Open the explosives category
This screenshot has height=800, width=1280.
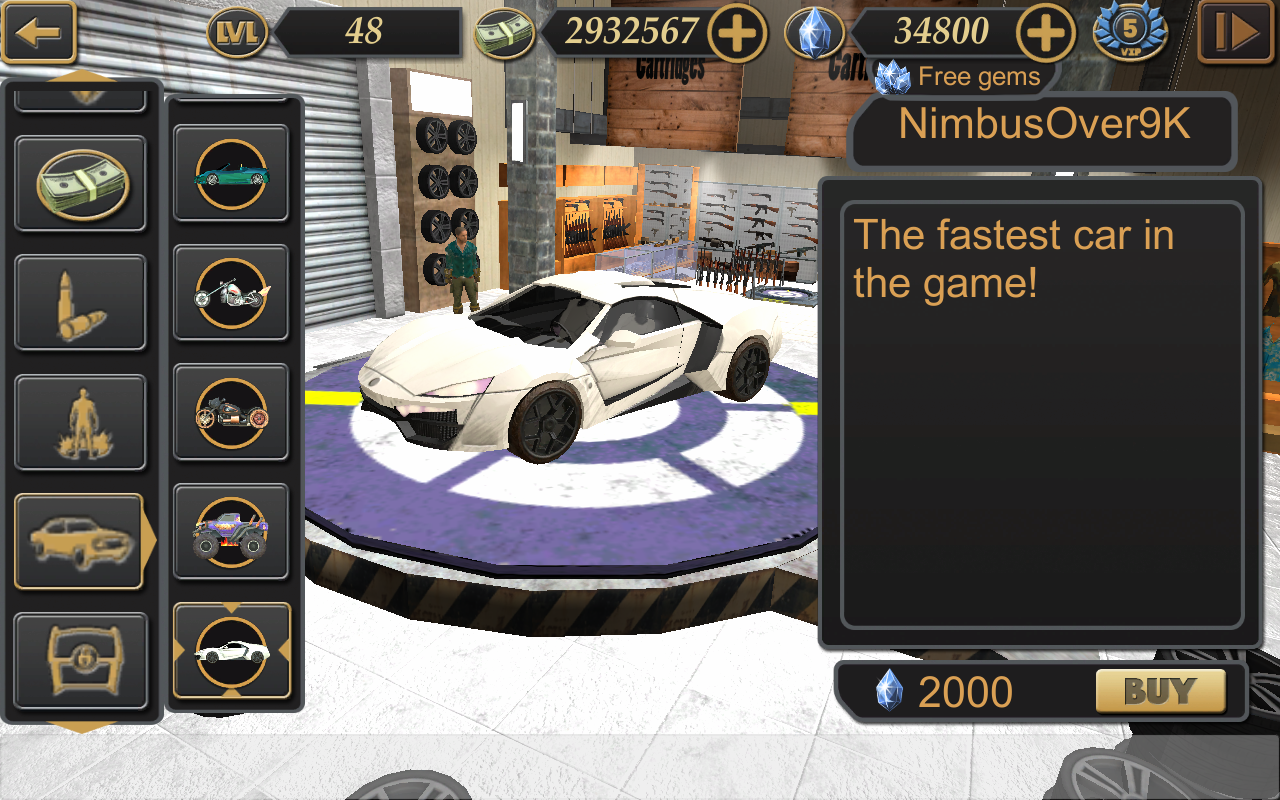tap(80, 421)
